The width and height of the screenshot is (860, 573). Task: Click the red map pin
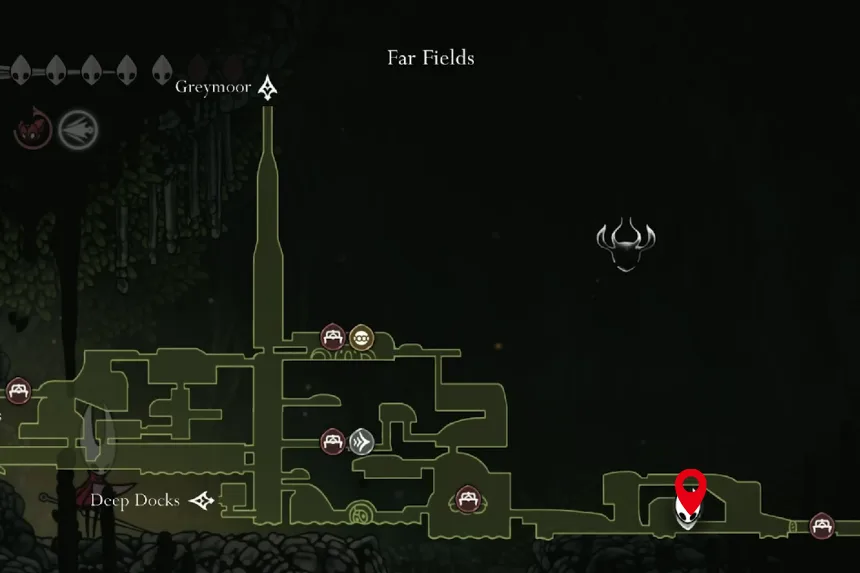[690, 490]
